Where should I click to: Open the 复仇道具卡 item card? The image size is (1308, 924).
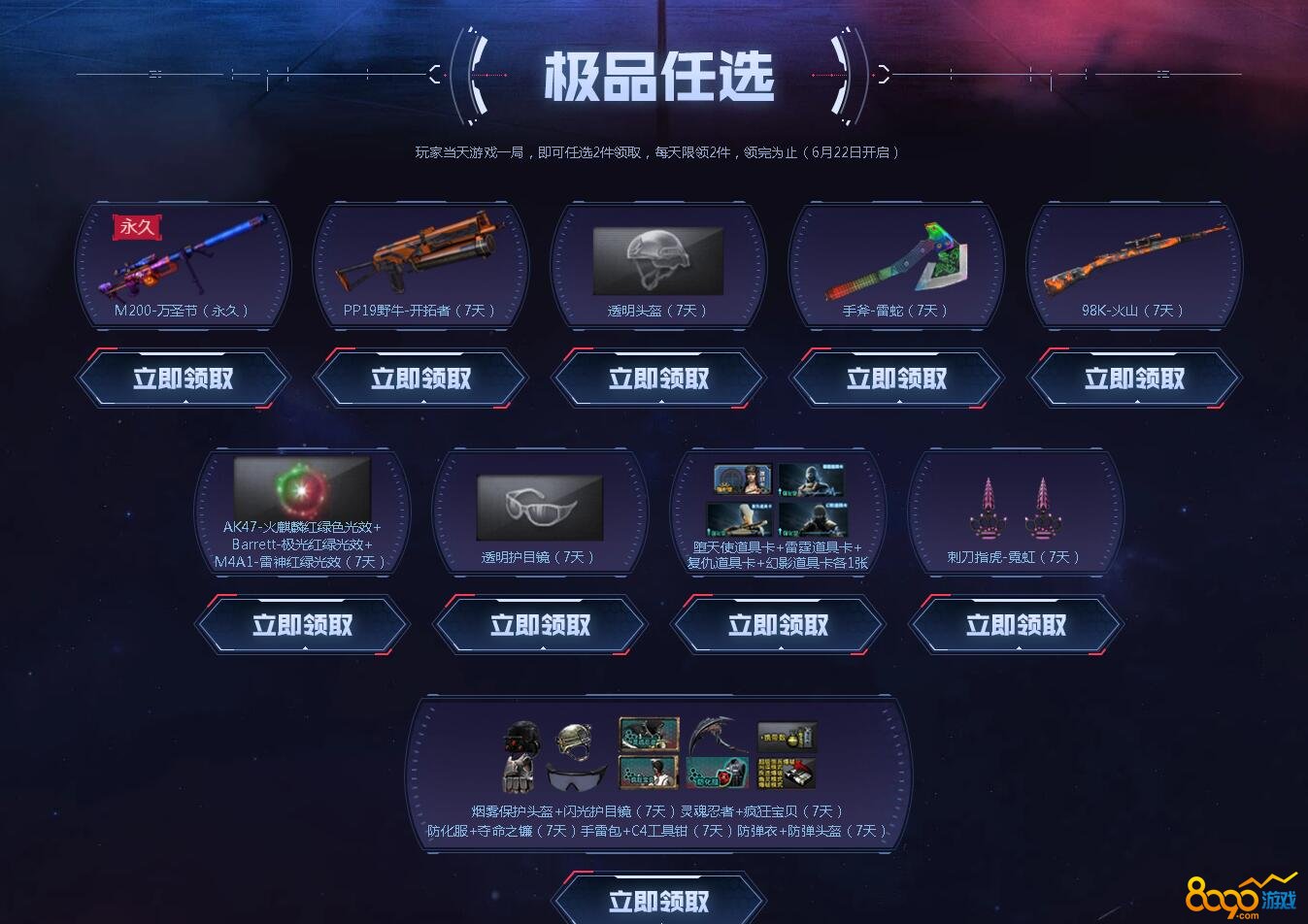pyautogui.click(x=743, y=521)
